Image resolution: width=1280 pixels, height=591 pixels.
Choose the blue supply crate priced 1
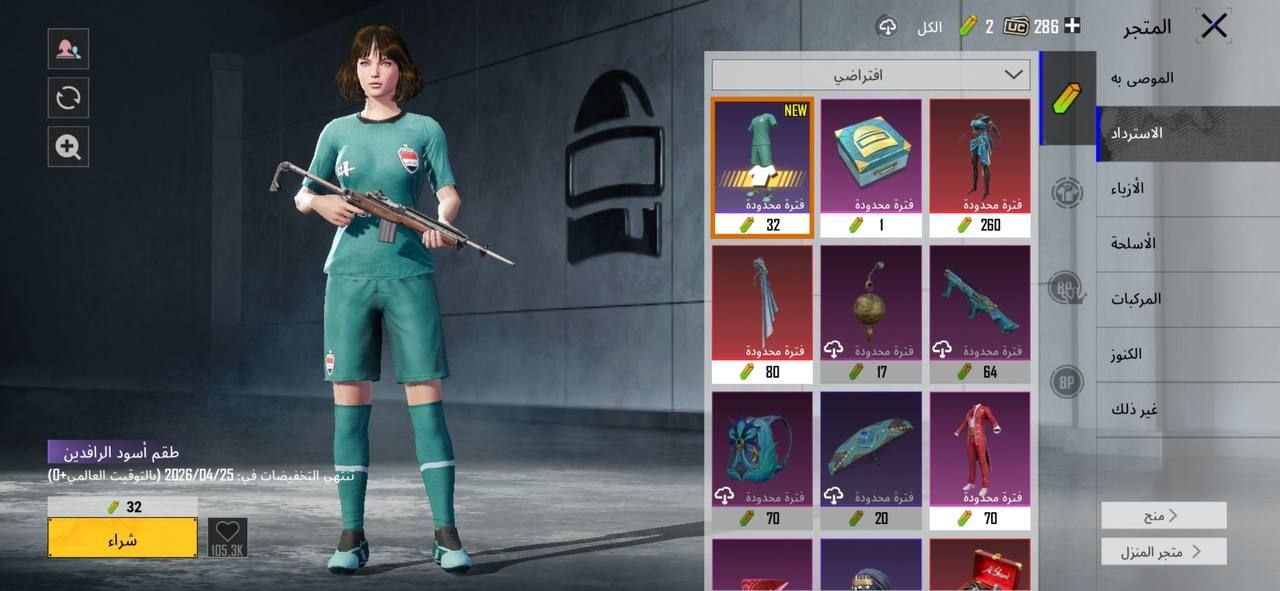click(x=871, y=167)
